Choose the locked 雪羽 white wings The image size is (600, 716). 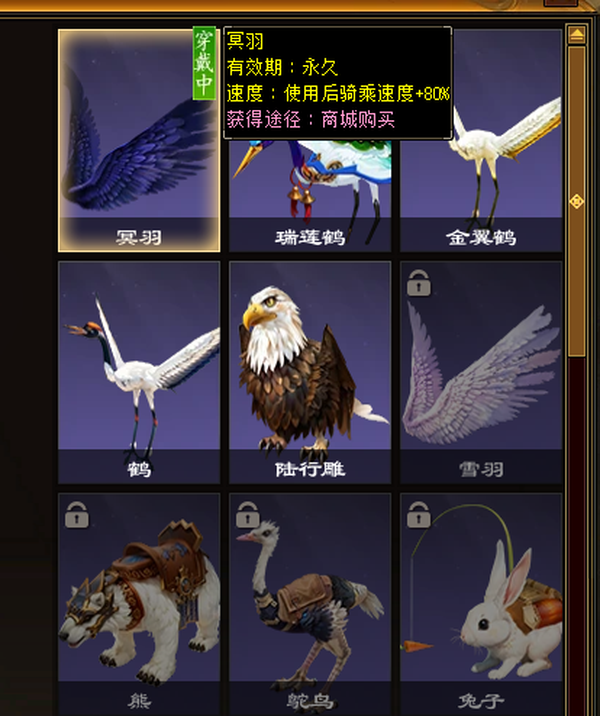481,371
